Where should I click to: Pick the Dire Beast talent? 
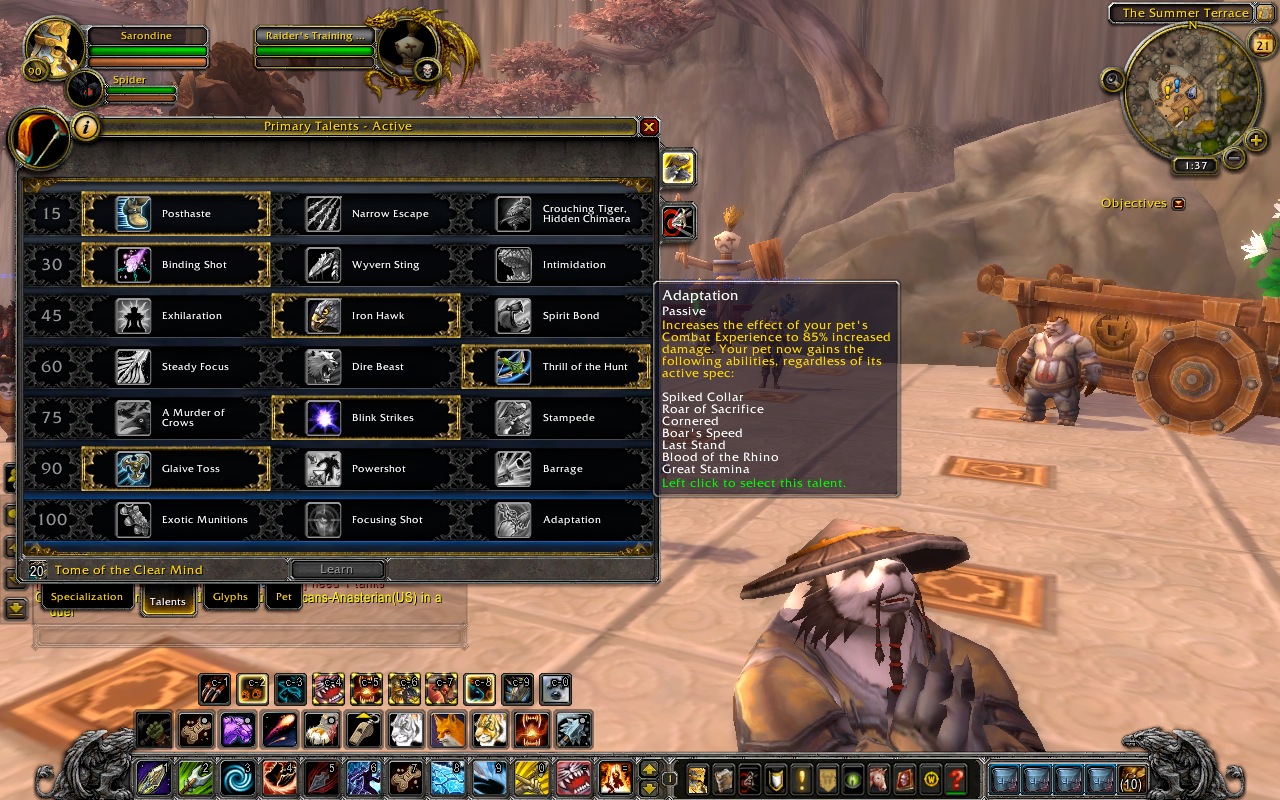point(367,367)
